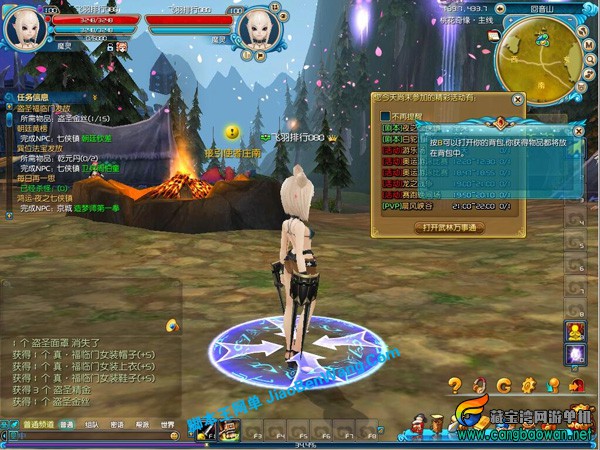The height and width of the screenshot is (450, 600).
Task: Select the 帮派 chat tab
Action: tap(143, 424)
